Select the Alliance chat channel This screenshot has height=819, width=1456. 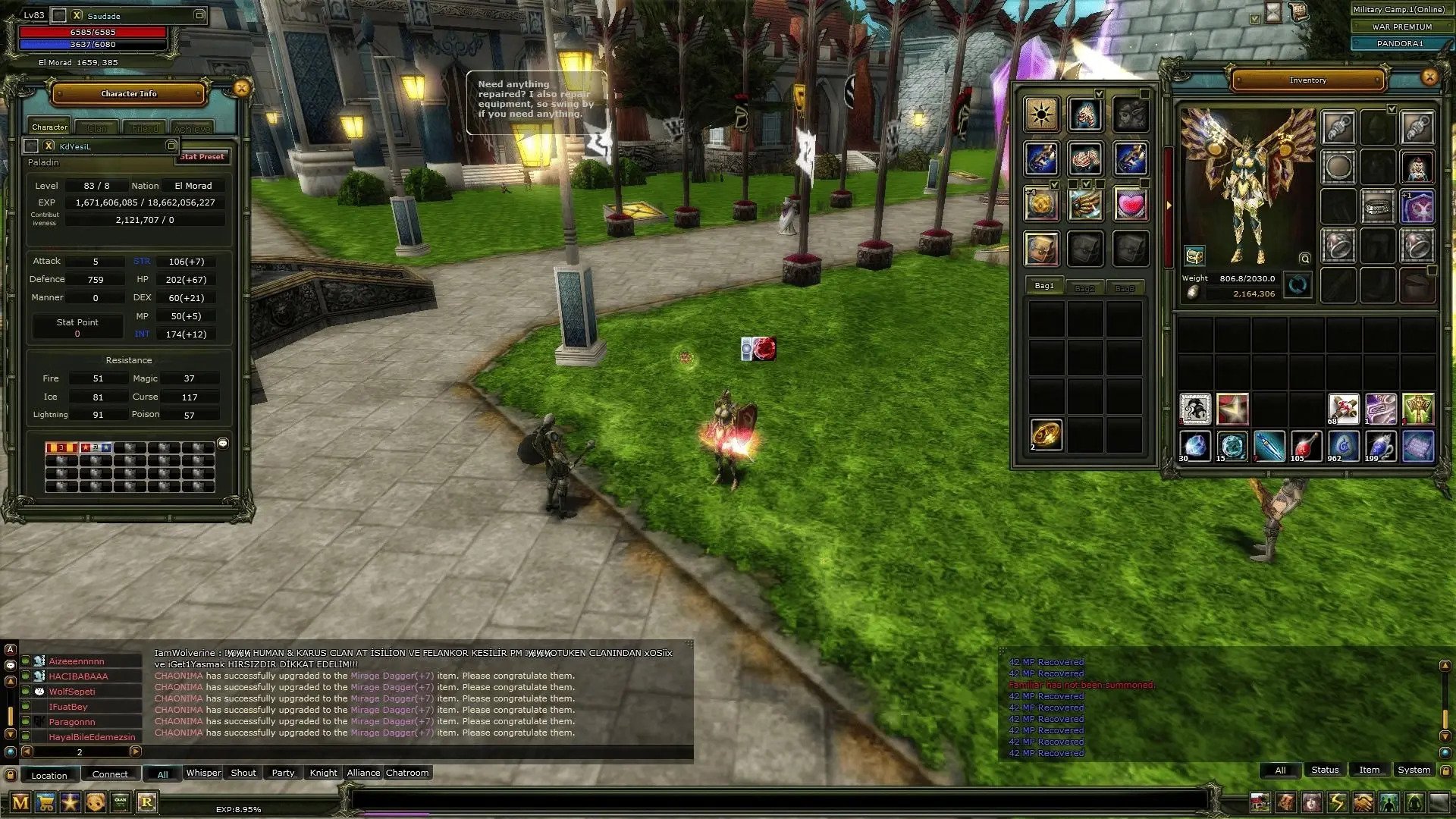pyautogui.click(x=363, y=773)
